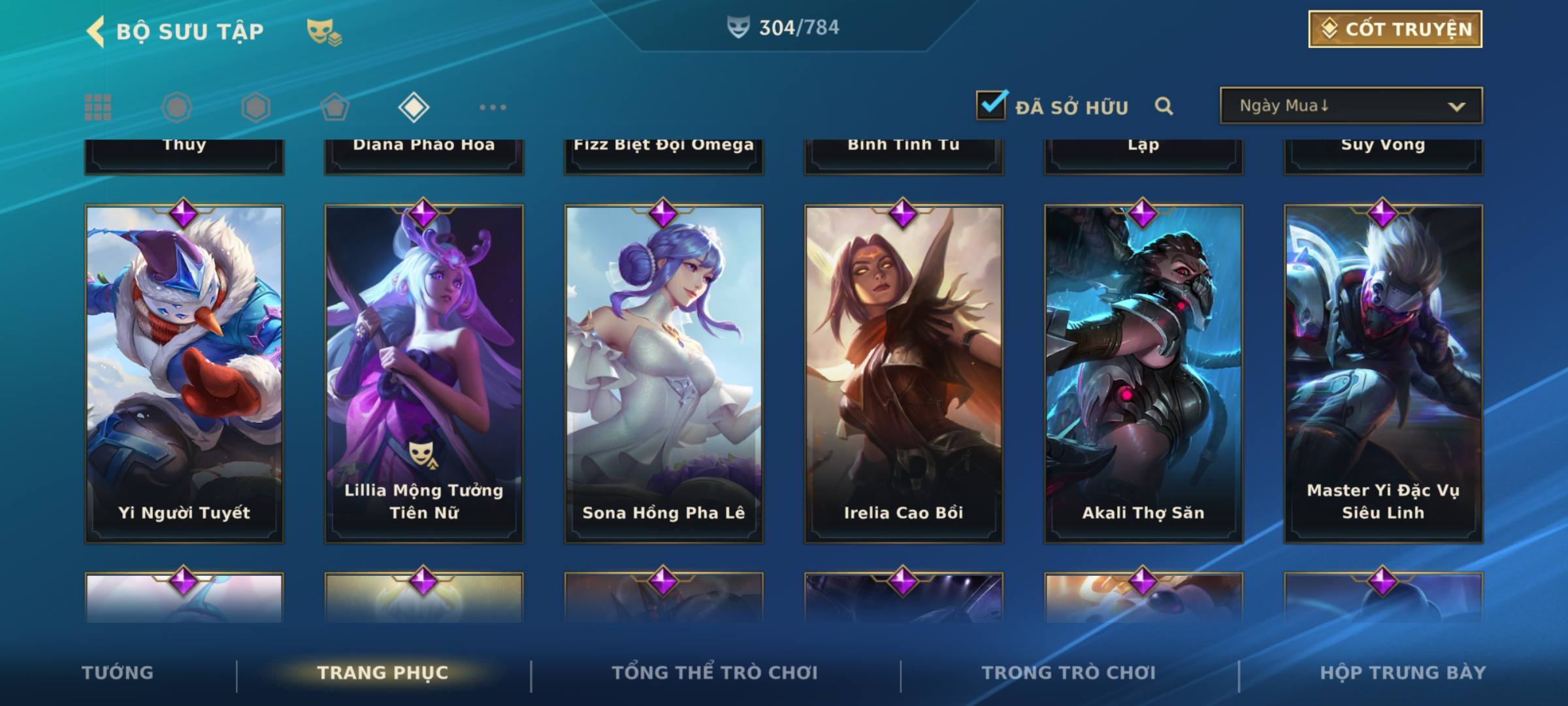Open the Cốt Truyện button
This screenshot has width=1568, height=706.
point(1395,29)
